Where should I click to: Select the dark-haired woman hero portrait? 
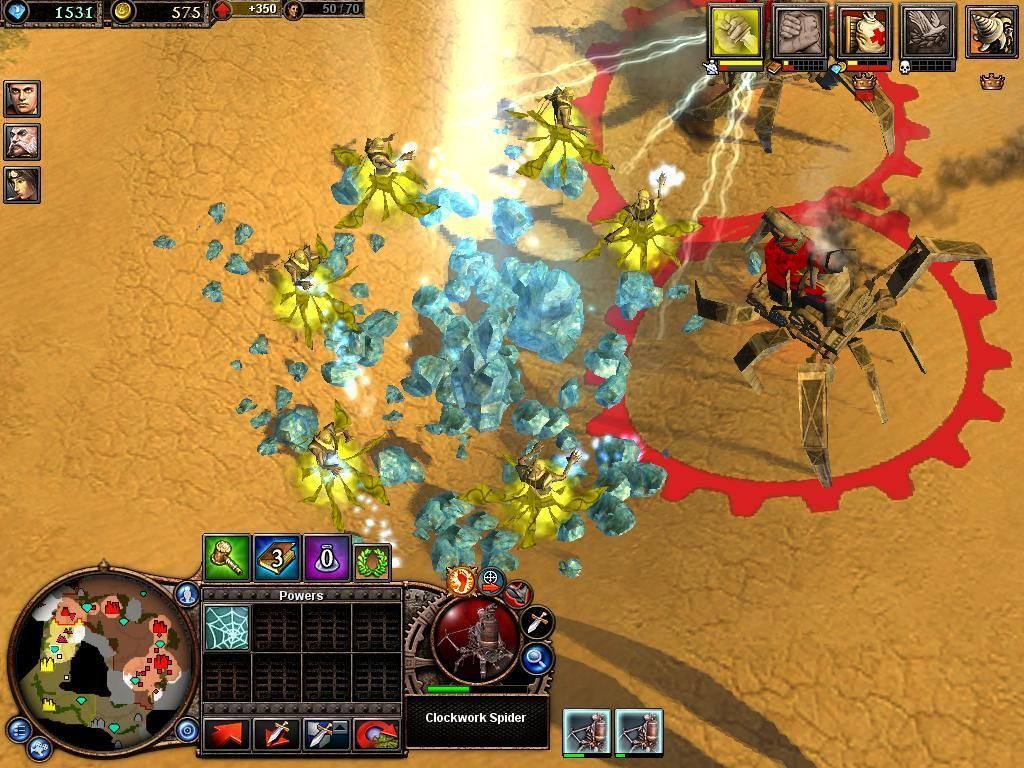click(21, 184)
